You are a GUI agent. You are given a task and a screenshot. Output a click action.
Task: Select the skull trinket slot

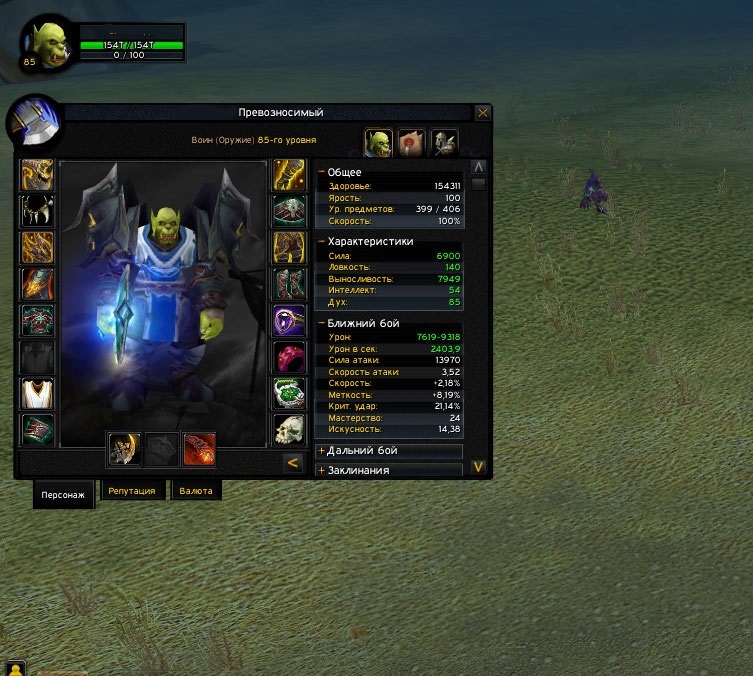tap(289, 429)
